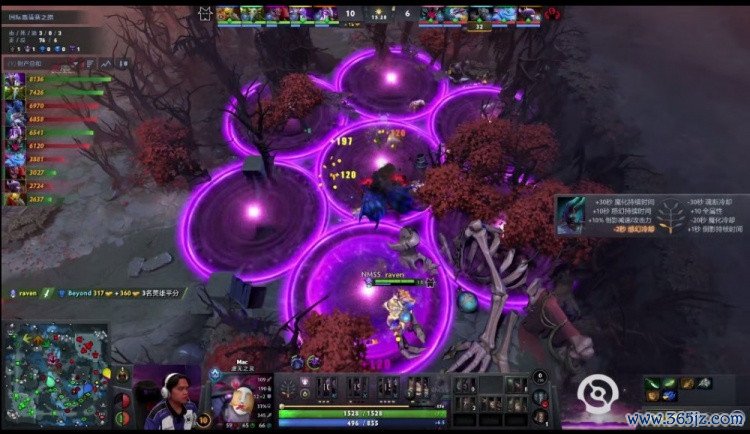The height and width of the screenshot is (434, 750).
Task: Click the Radiant team logo in top bar
Action: (207, 13)
